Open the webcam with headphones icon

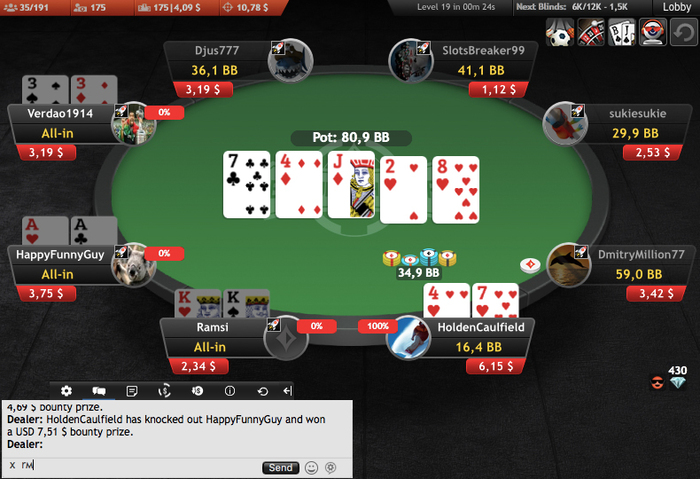(x=653, y=33)
